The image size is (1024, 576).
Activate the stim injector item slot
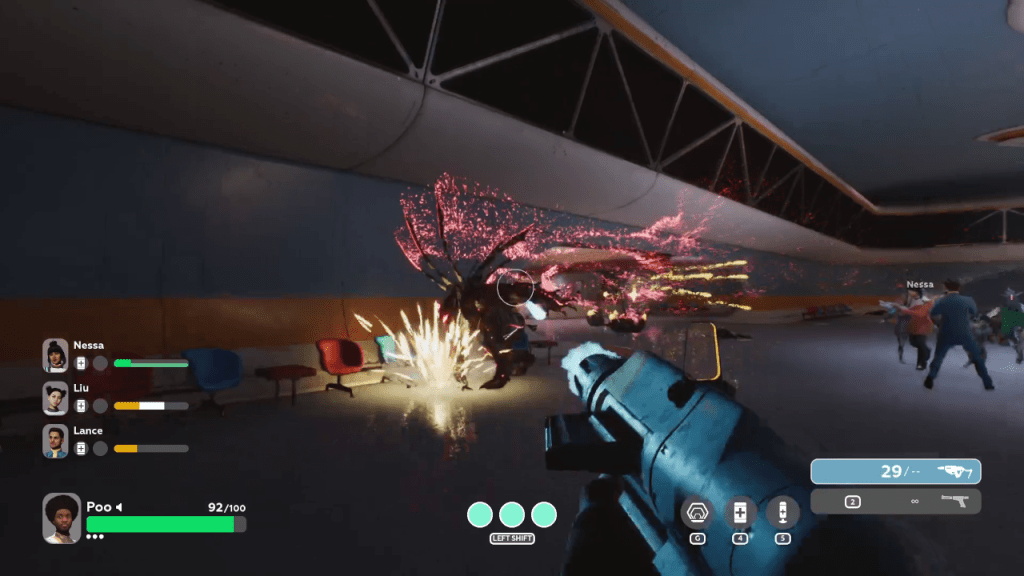click(x=782, y=512)
